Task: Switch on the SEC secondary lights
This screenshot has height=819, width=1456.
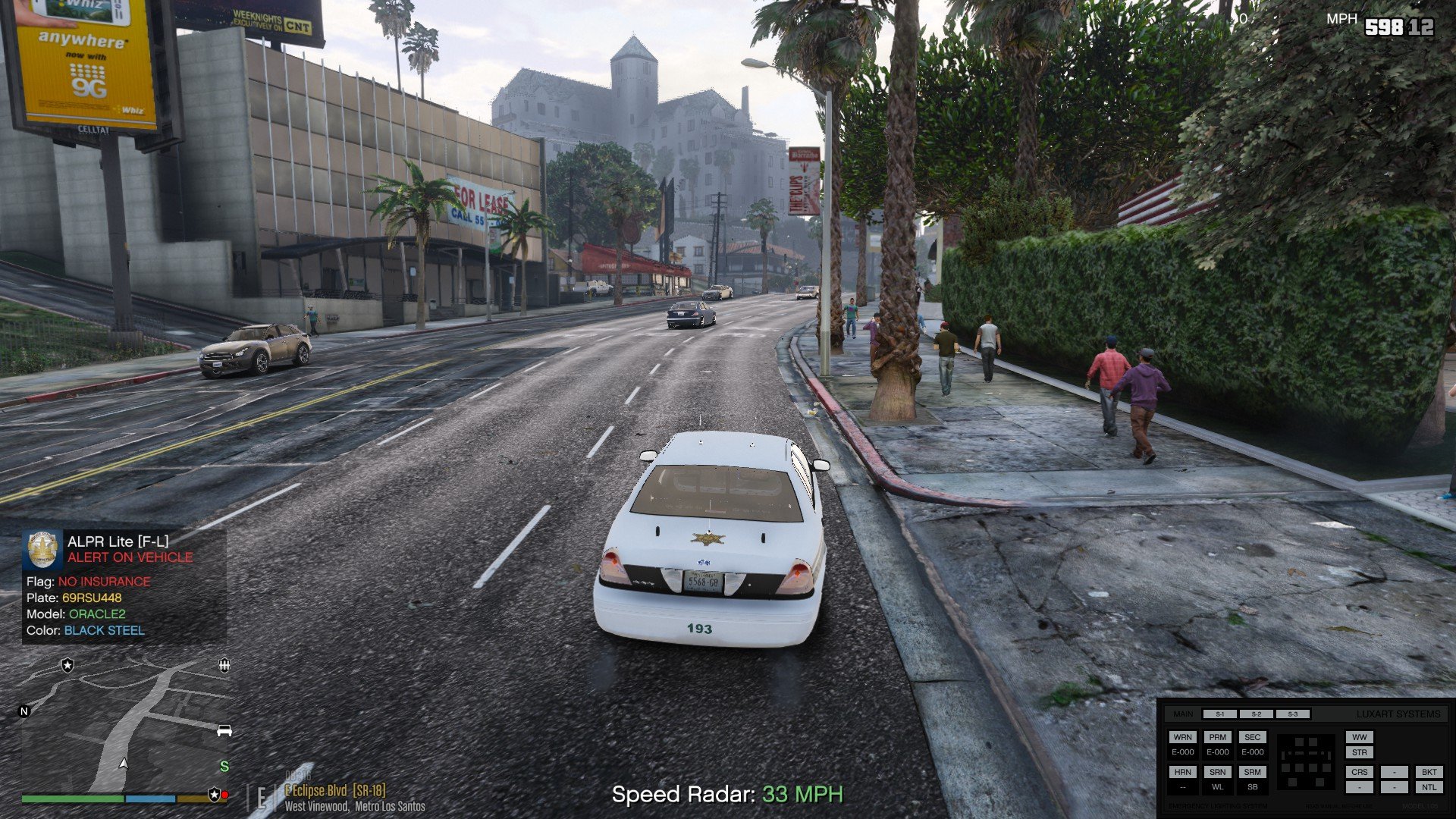Action: pyautogui.click(x=1252, y=737)
